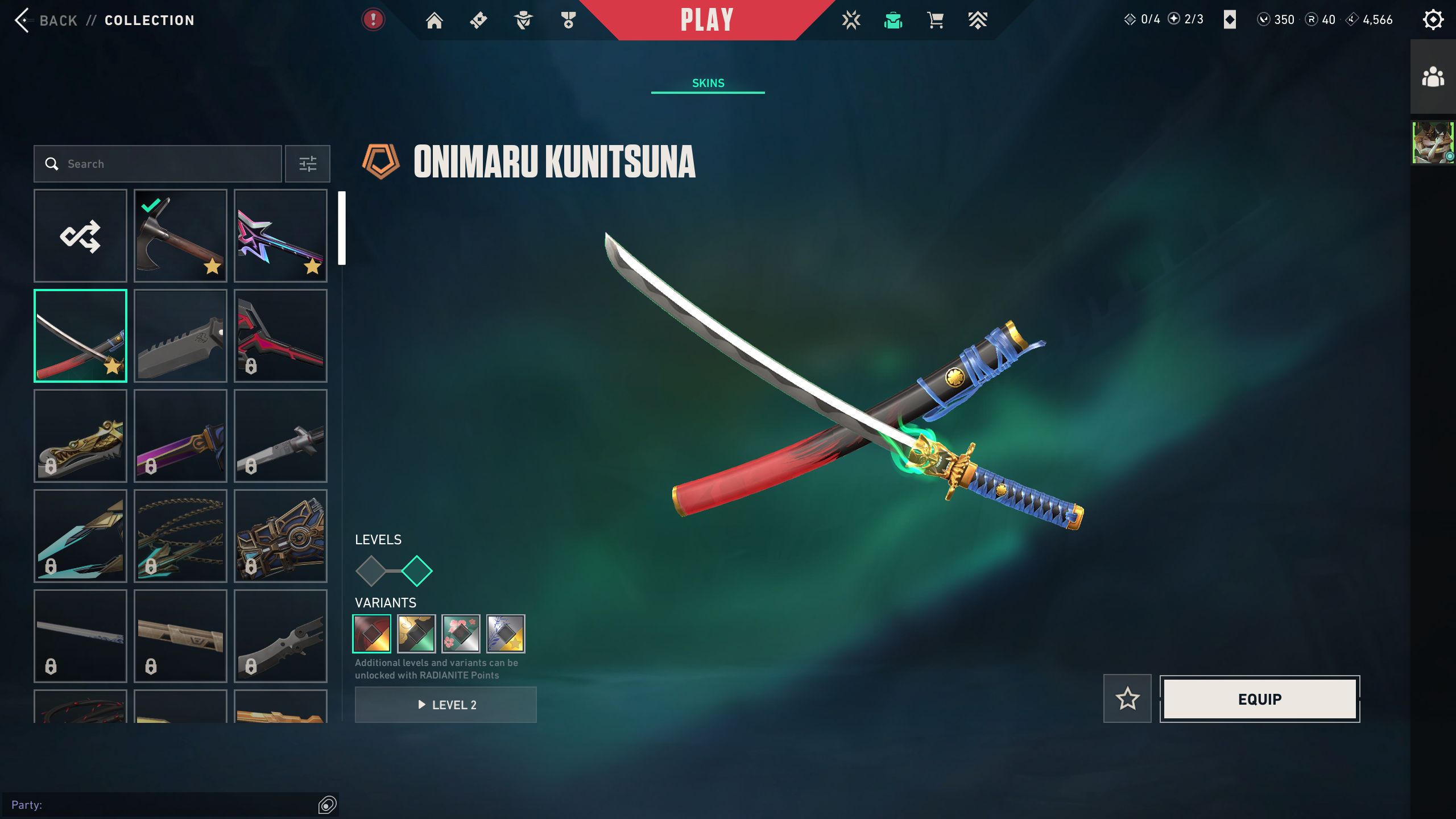Open the social friends panel
Image resolution: width=1456 pixels, height=819 pixels.
pos(1433,77)
